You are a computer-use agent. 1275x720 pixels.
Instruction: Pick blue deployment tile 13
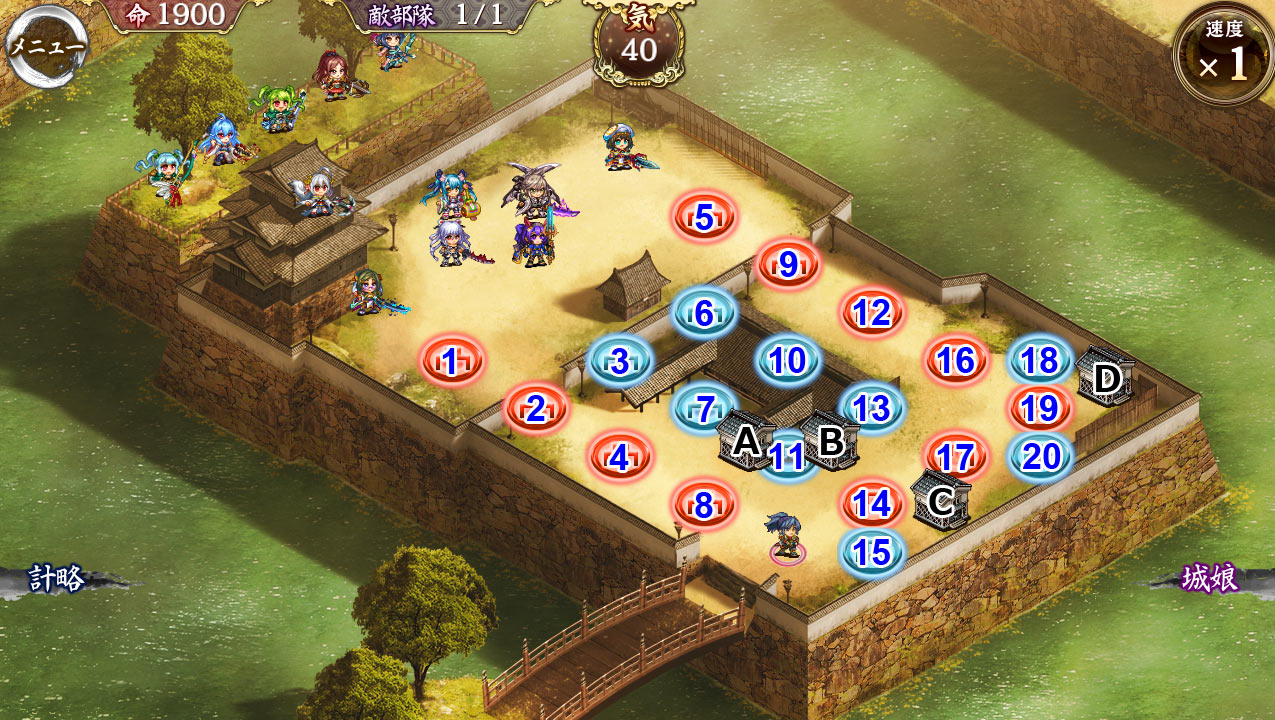tap(872, 408)
